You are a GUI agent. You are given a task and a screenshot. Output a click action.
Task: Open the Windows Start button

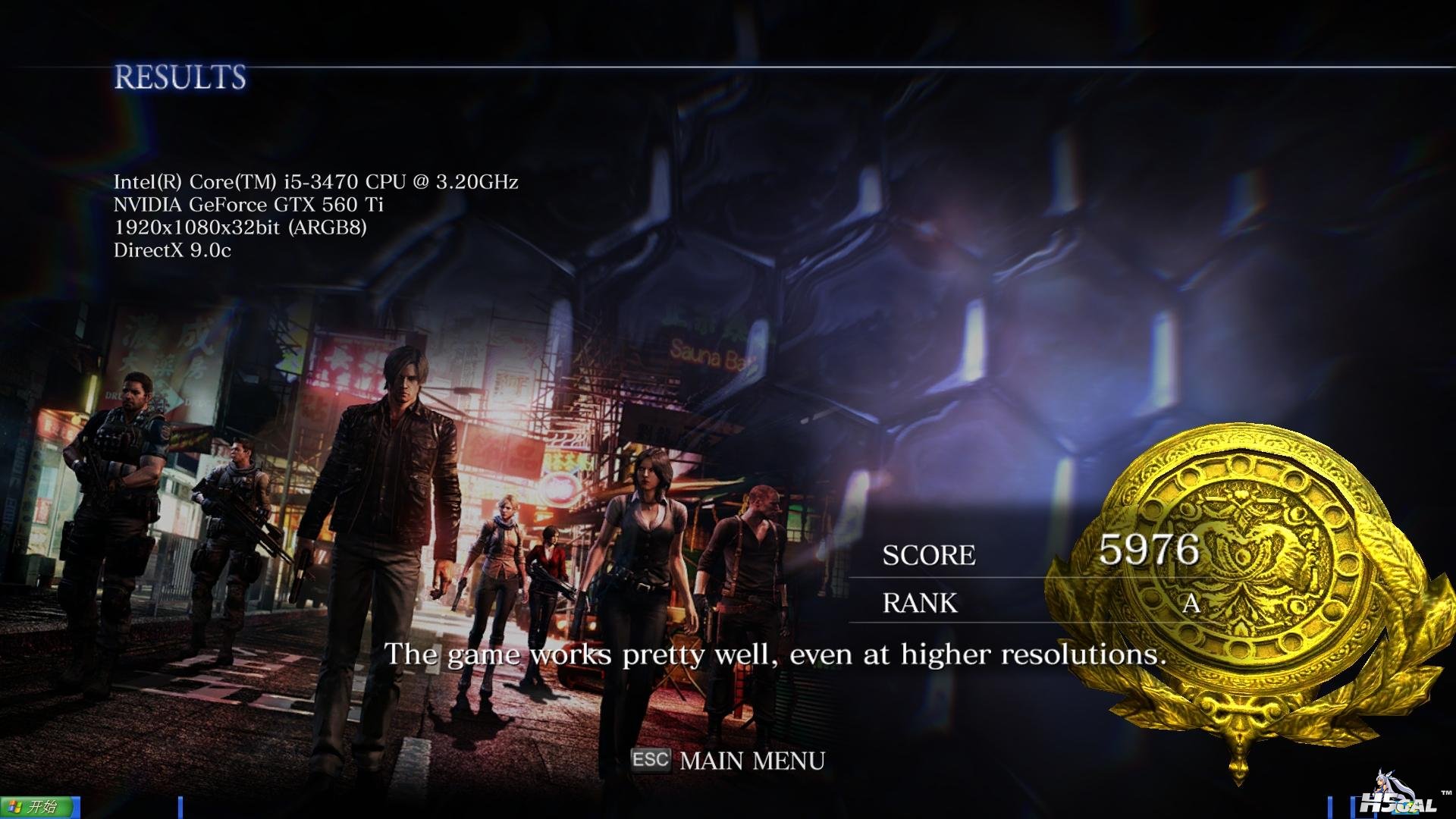pos(38,807)
